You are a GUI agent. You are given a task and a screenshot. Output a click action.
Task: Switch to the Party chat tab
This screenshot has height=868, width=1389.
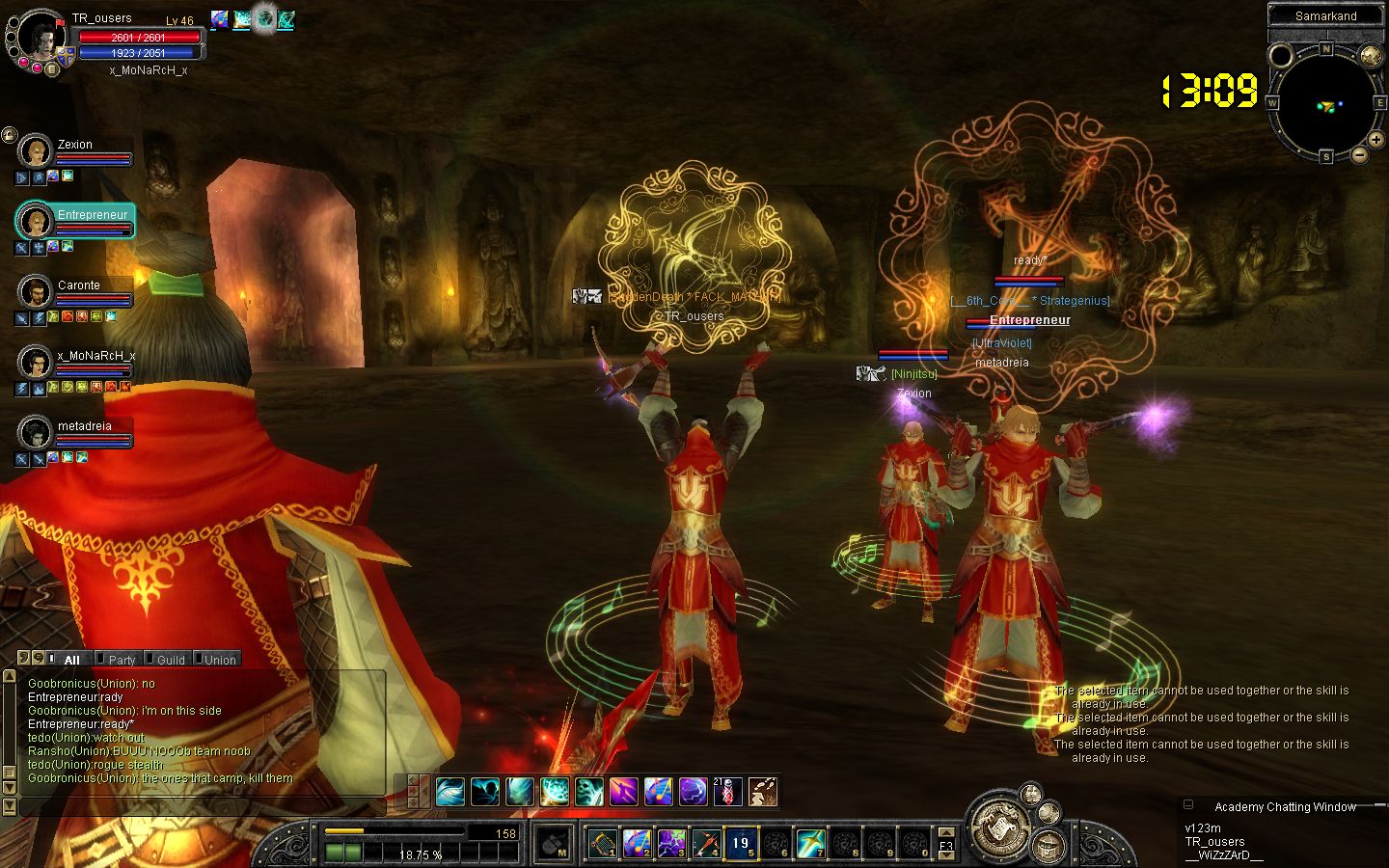click(121, 660)
